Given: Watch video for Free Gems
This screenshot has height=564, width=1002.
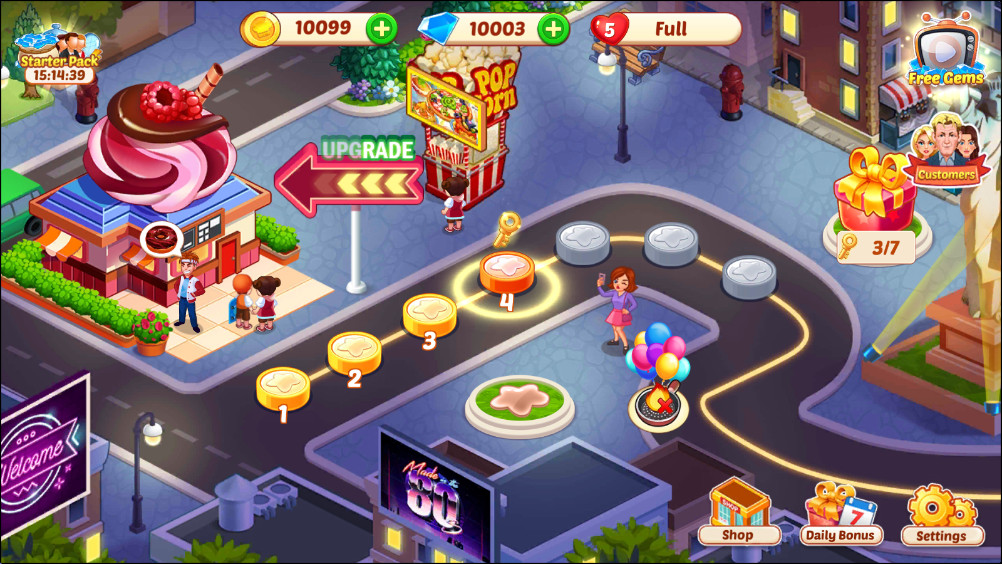Looking at the screenshot, I should tap(946, 52).
